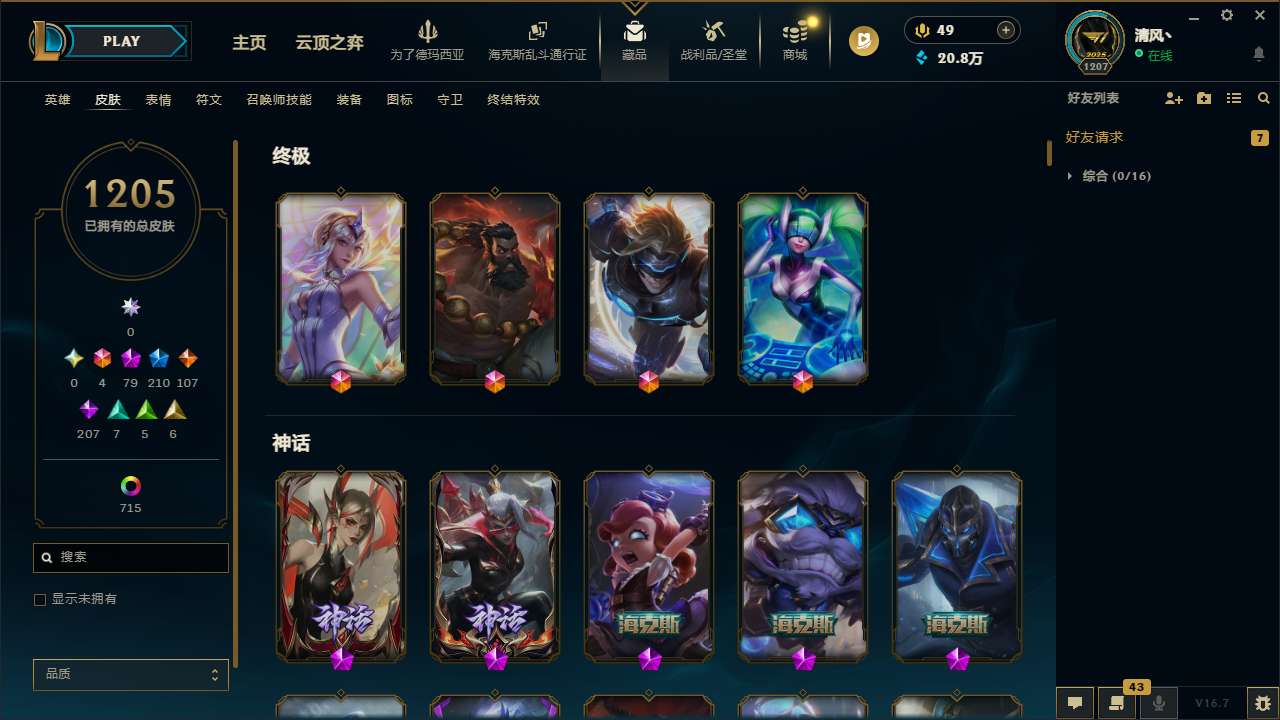This screenshot has width=1280, height=720.
Task: Open the chat bubble icon at bottom right
Action: pyautogui.click(x=1074, y=702)
